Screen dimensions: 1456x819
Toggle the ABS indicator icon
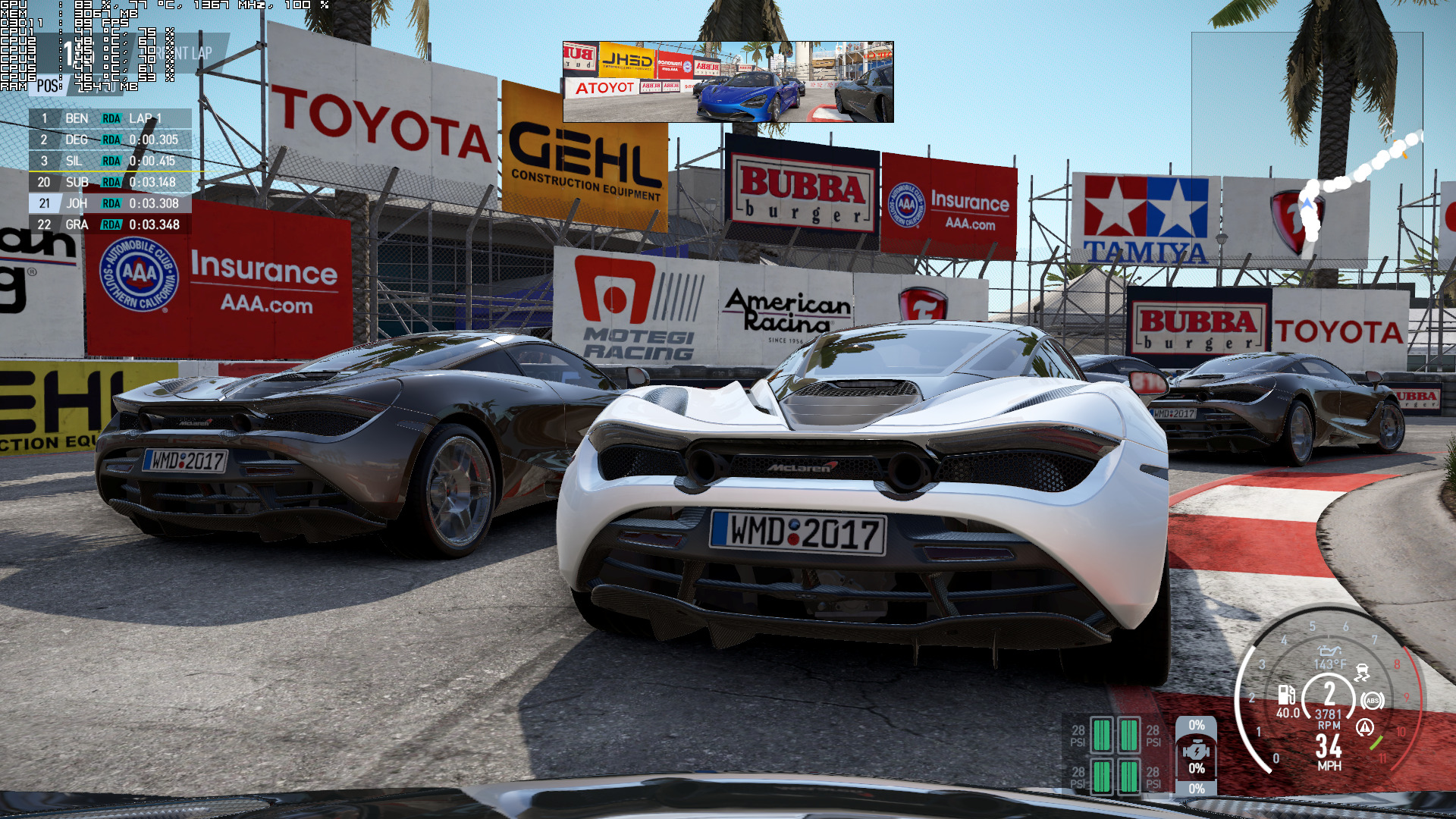coord(1372,701)
